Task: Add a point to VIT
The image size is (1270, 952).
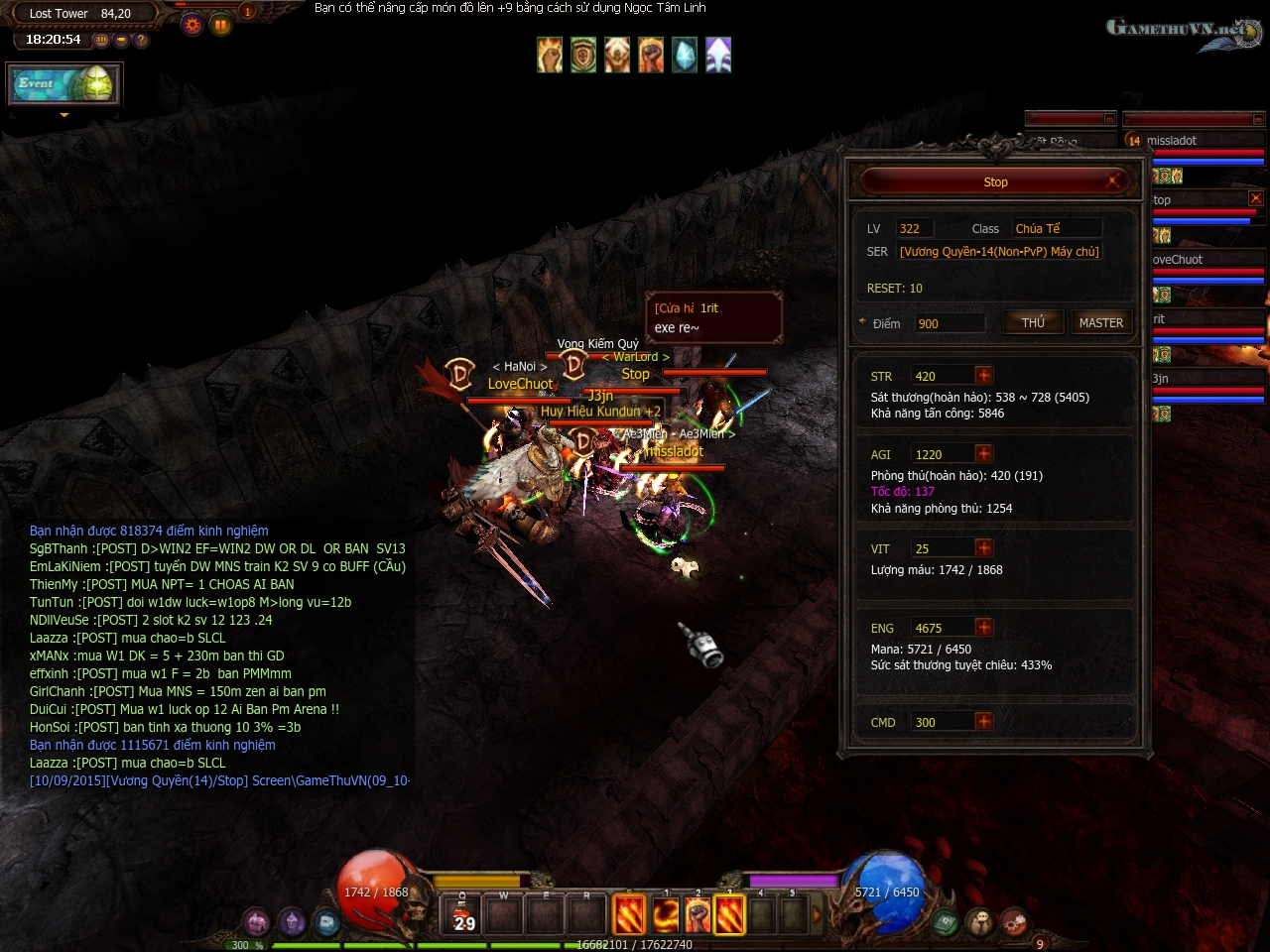Action: pyautogui.click(x=983, y=547)
